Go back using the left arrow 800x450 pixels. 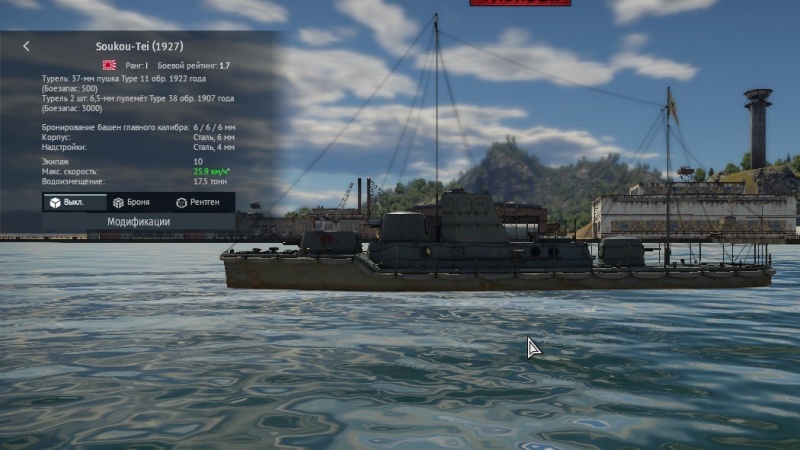(26, 46)
